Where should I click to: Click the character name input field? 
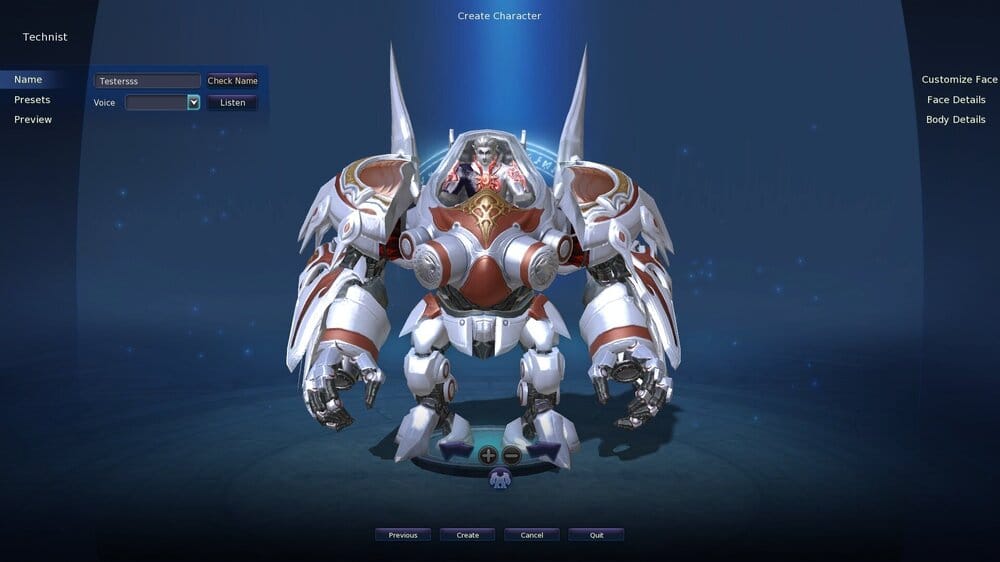tap(147, 81)
